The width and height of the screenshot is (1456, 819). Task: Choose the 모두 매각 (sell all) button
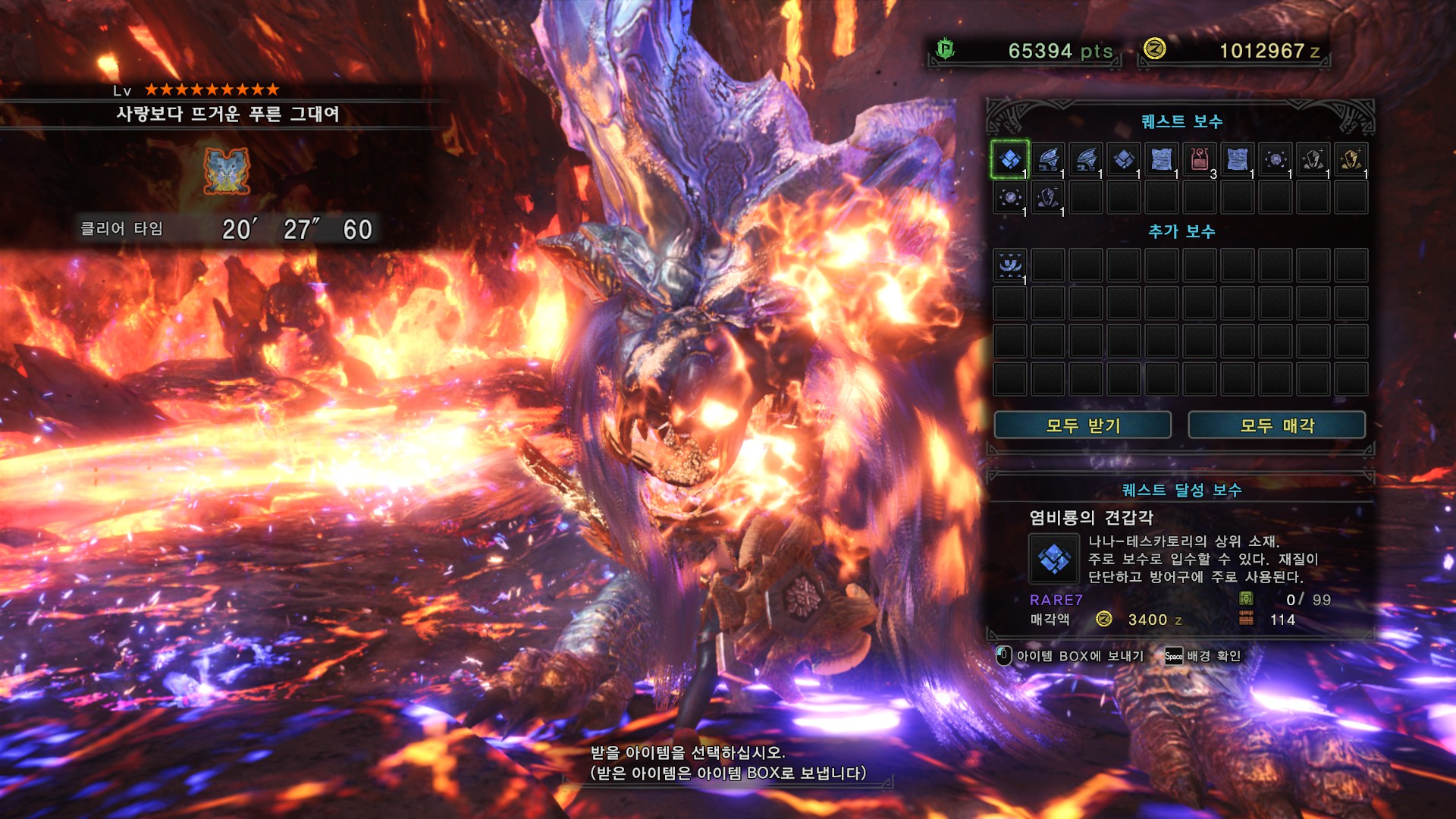1276,425
